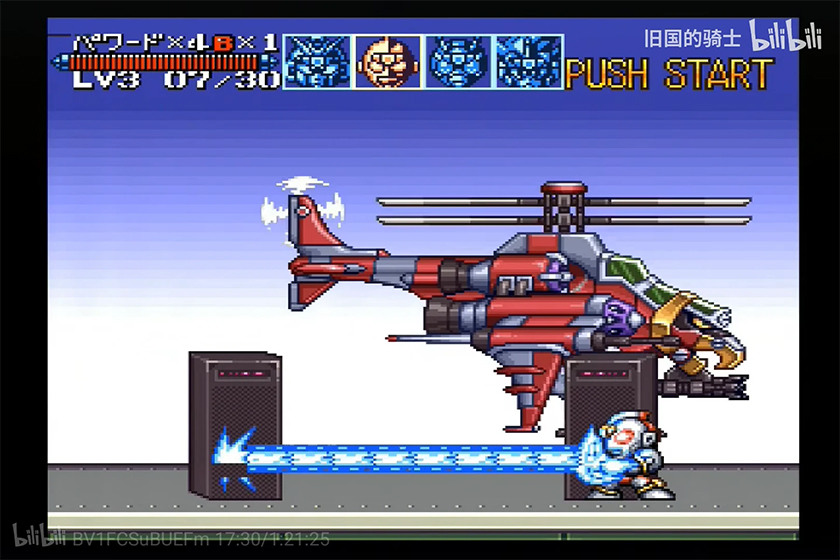Click the PUSH START player-two prompt
The height and width of the screenshot is (560, 840).
point(668,75)
